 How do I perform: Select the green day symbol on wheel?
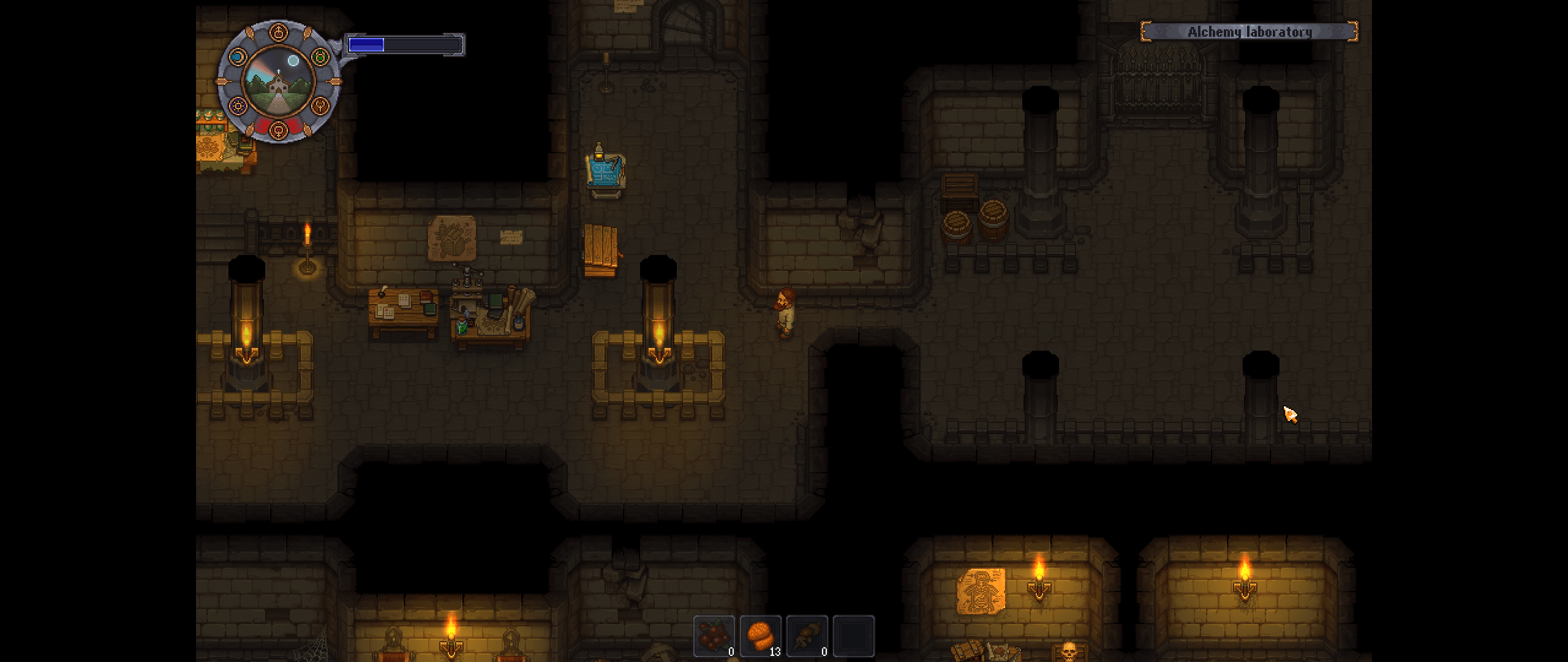coord(320,58)
